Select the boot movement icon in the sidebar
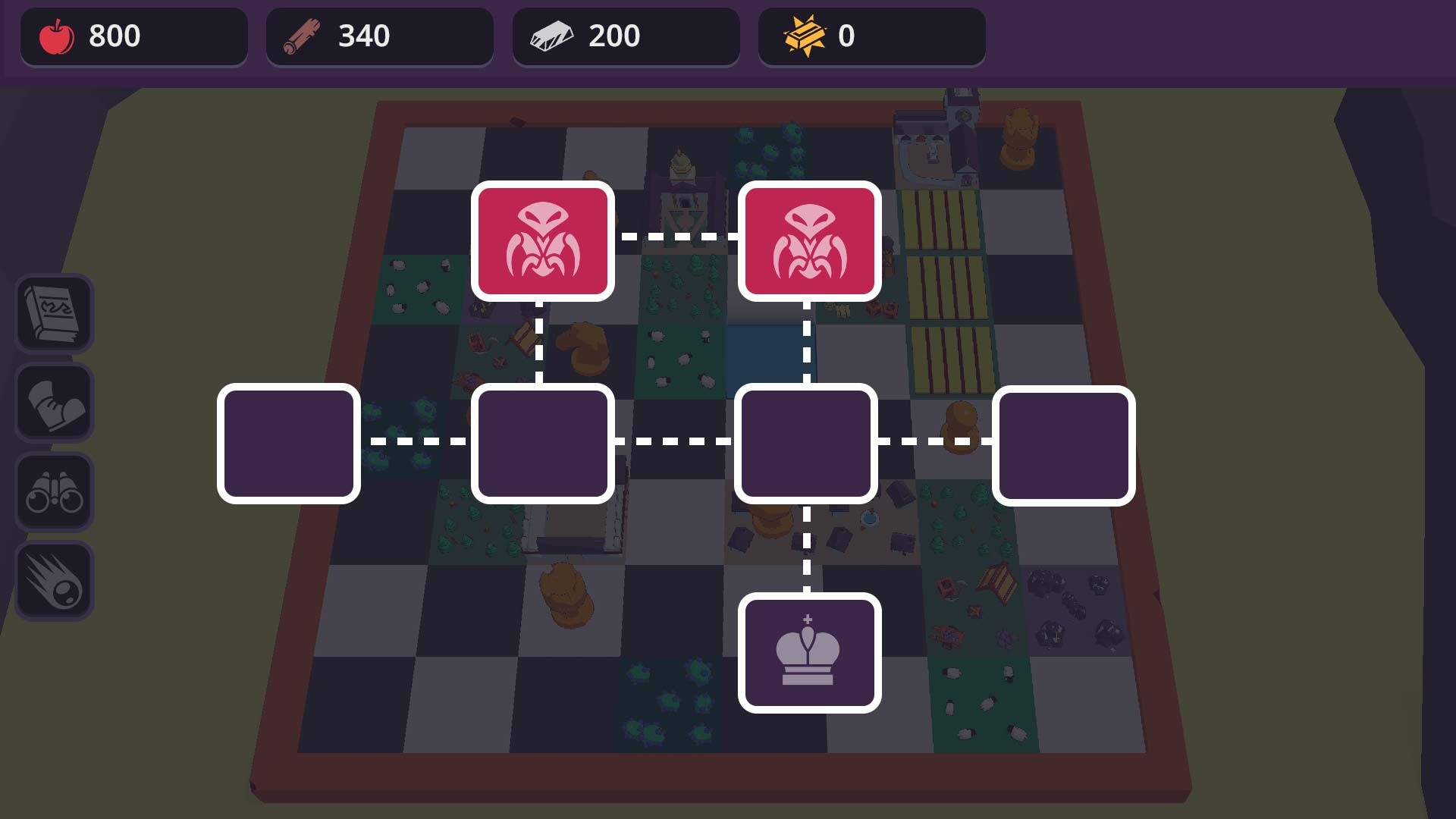 pos(54,403)
